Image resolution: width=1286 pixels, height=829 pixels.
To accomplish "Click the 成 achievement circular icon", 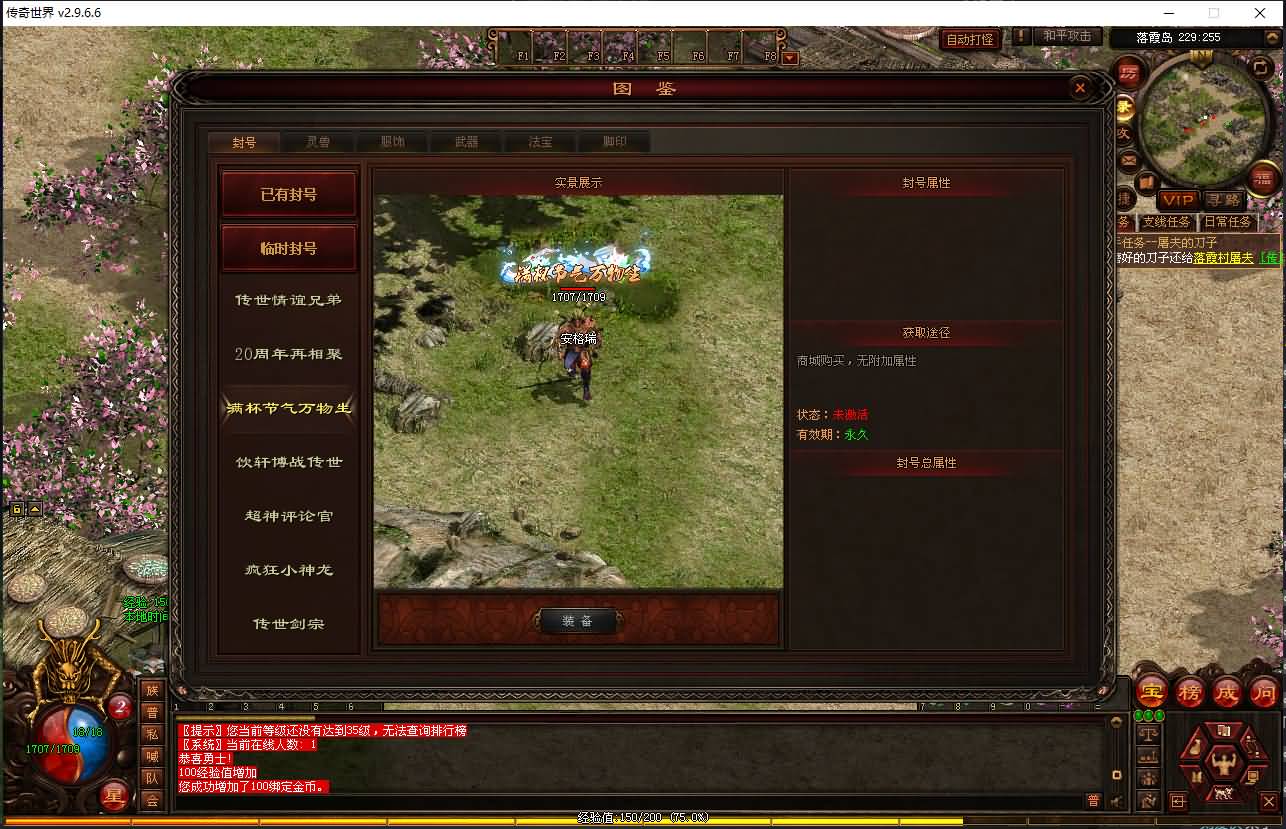I will tap(1225, 692).
